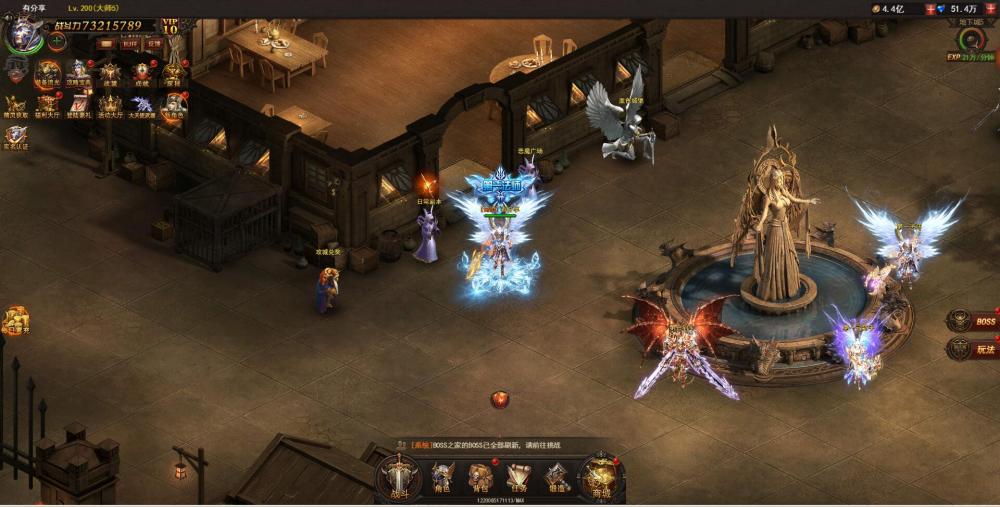Open the 战斗 battle button
This screenshot has height=507, width=1000.
pyautogui.click(x=399, y=474)
